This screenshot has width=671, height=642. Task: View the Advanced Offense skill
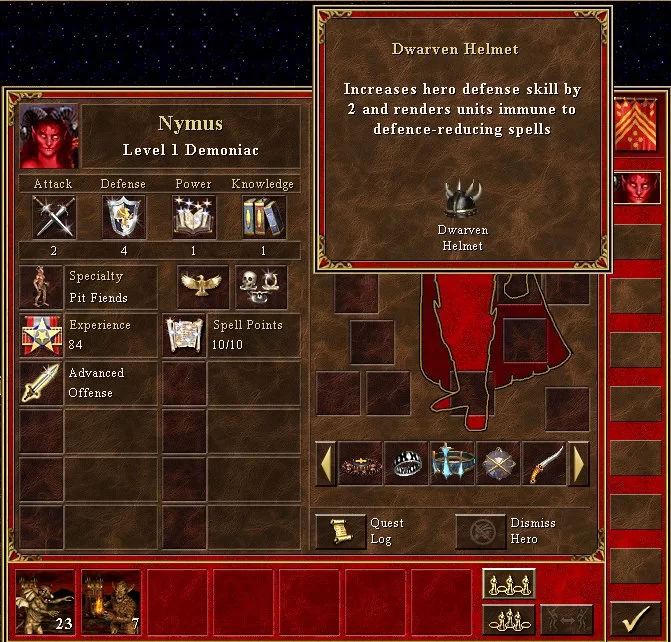(x=41, y=383)
